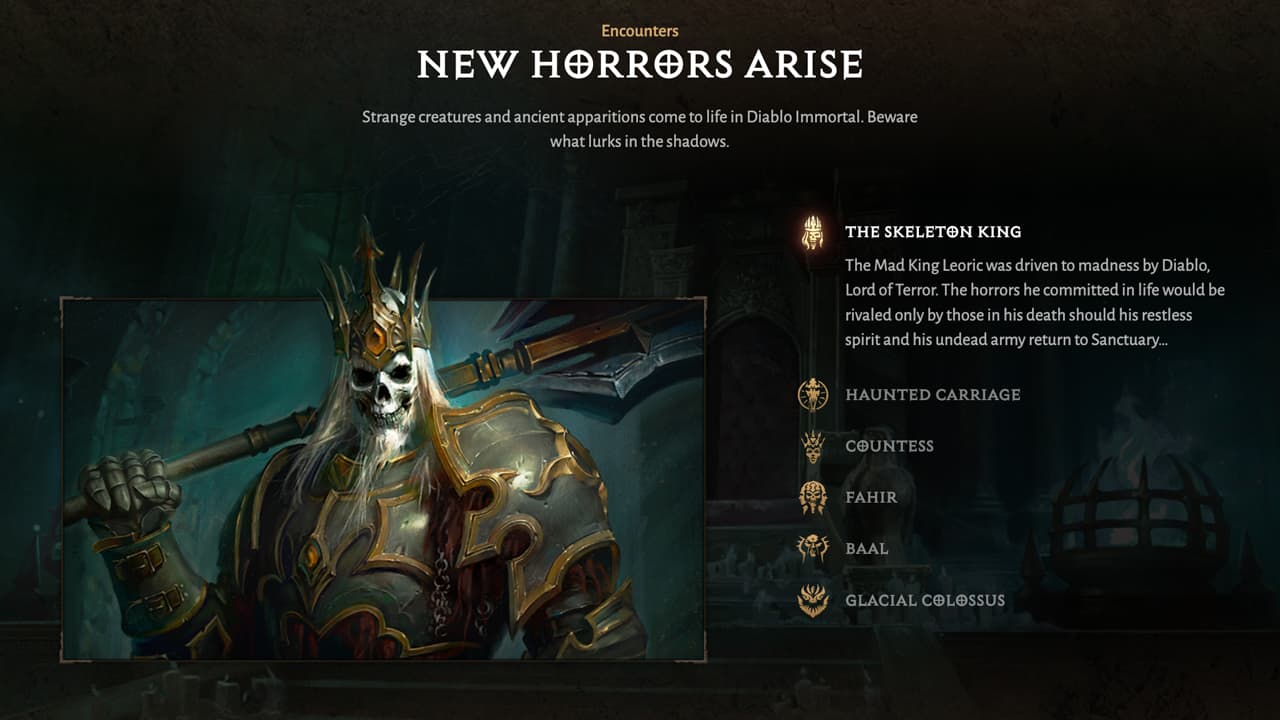Screen dimensions: 1280x720
Task: View the Glacial Colossus encounter
Action: point(924,601)
